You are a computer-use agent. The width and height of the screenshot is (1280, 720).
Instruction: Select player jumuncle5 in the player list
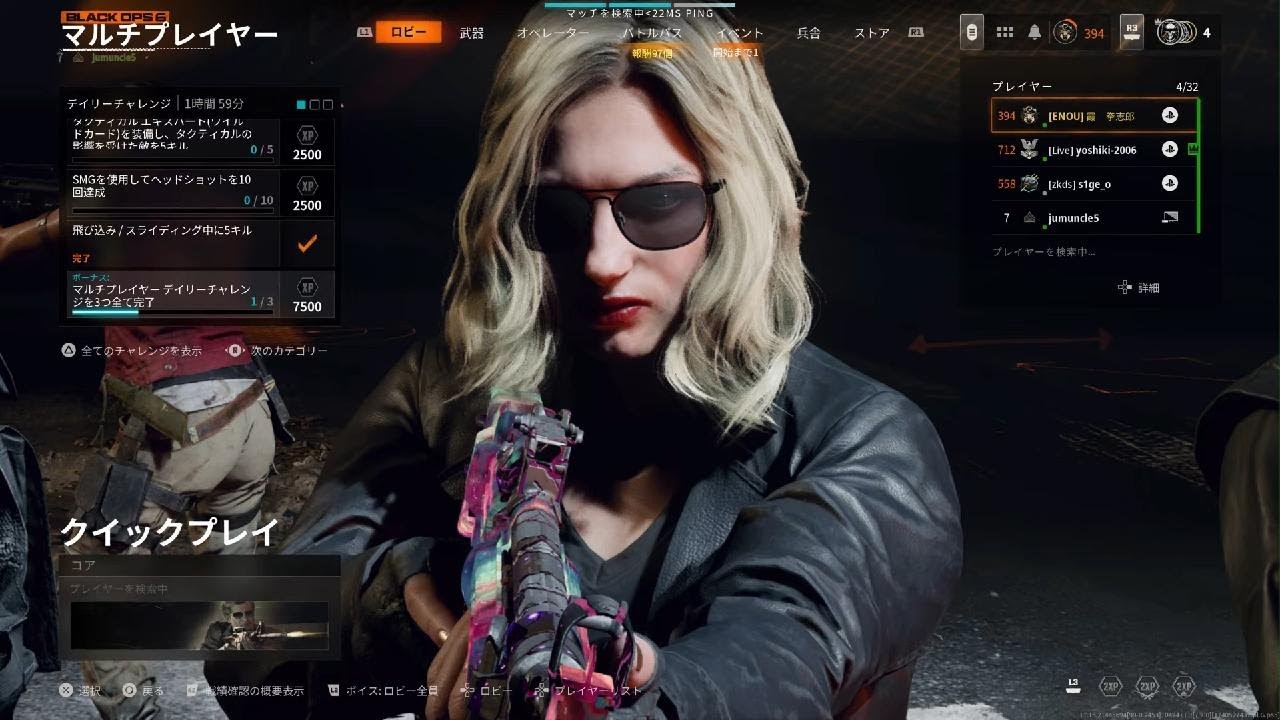tap(1094, 217)
